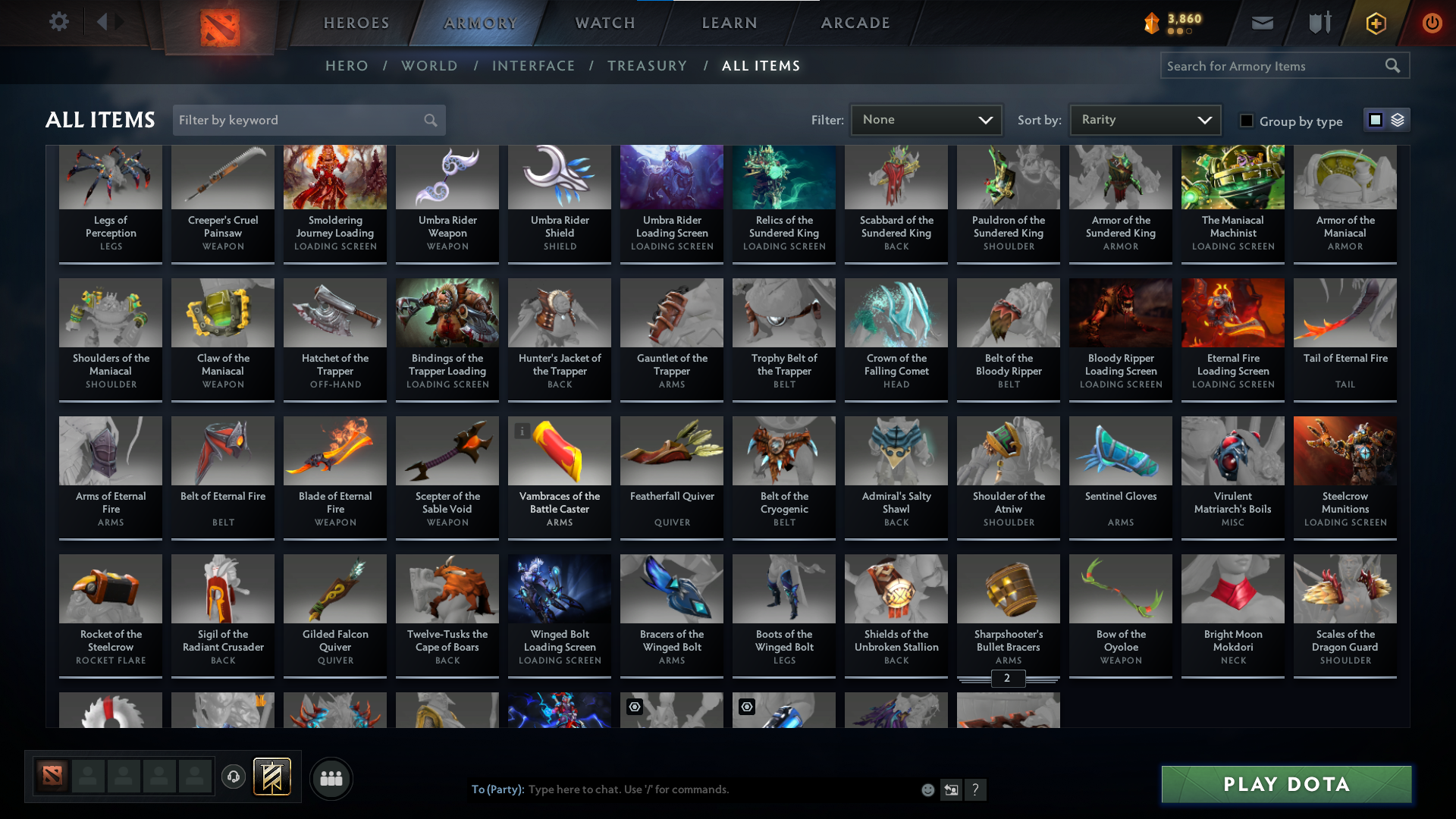The image size is (1456, 819).
Task: Select the Blade of Eternal Fire thumbnail
Action: click(334, 450)
